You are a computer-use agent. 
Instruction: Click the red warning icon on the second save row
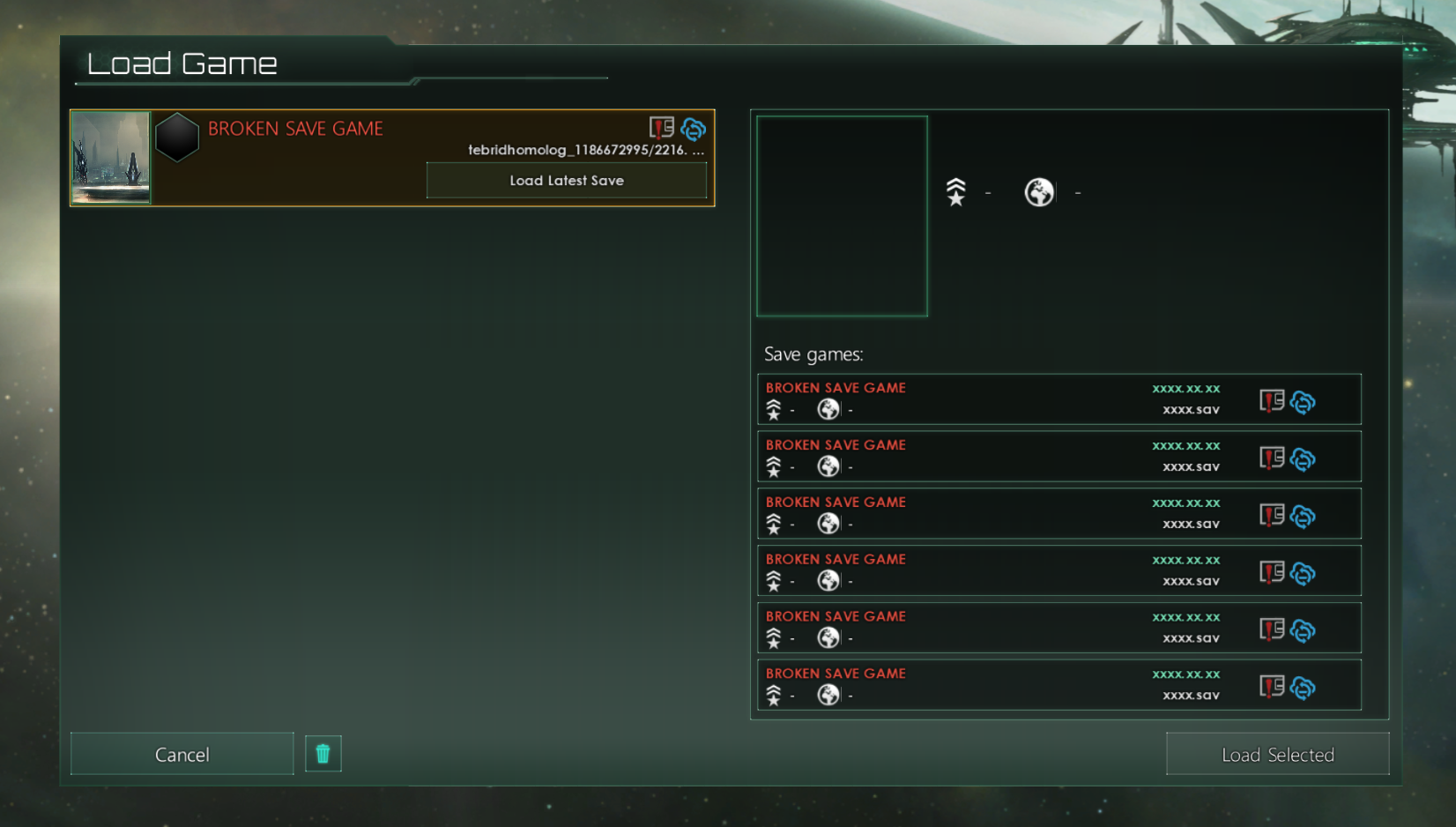(x=1269, y=459)
